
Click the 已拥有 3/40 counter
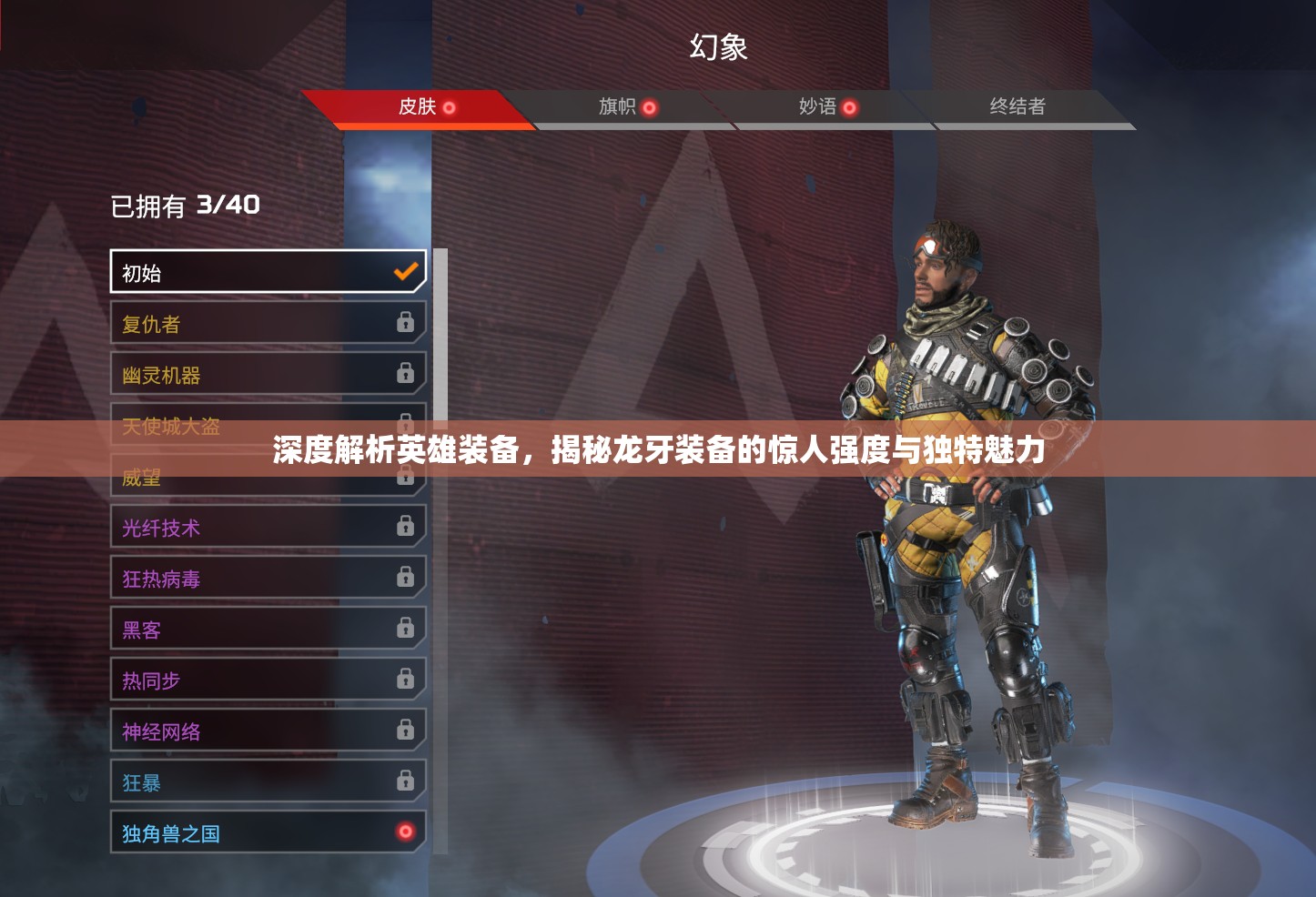(x=185, y=206)
